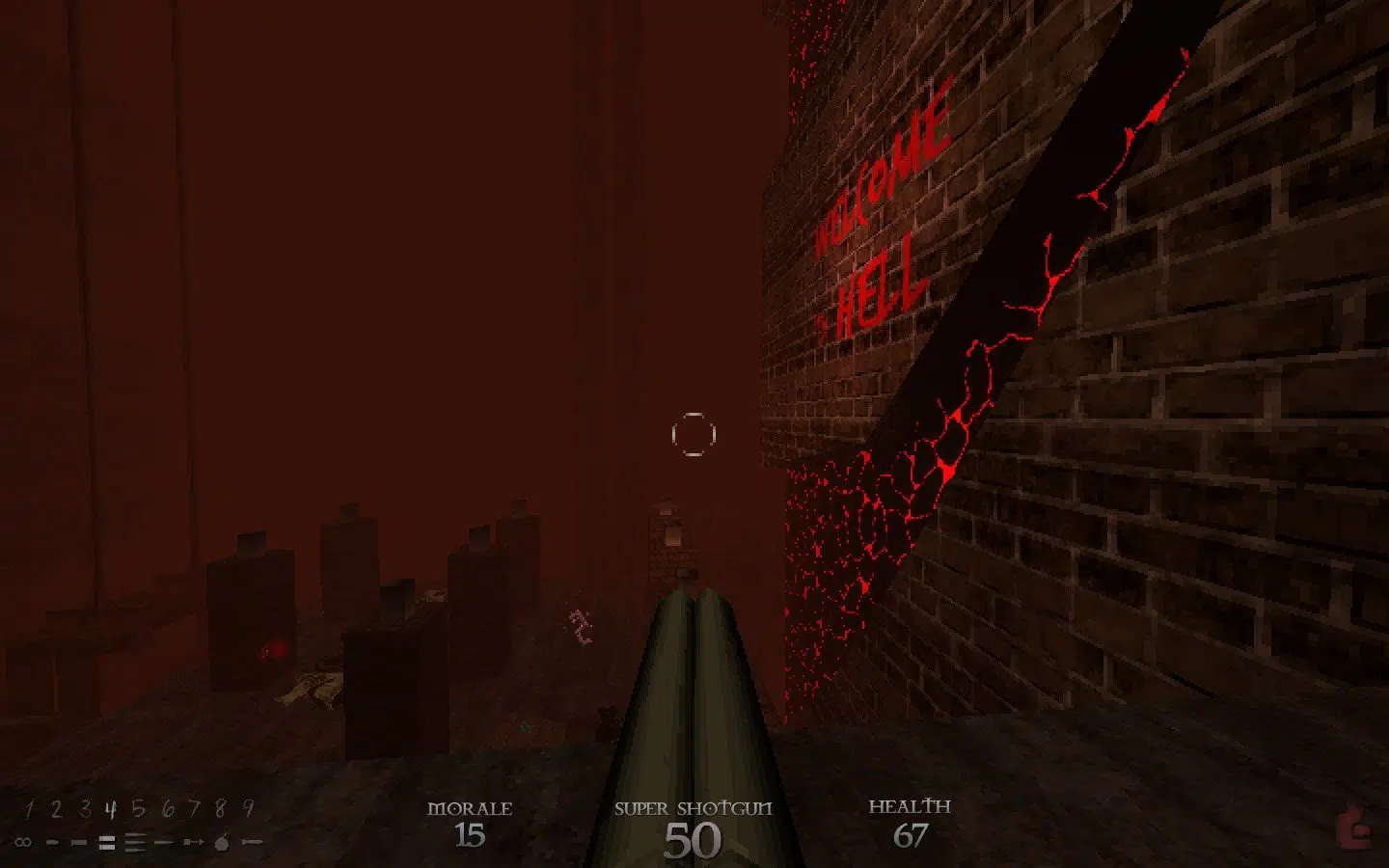Click the triple bullets ammo icon under slot 5

click(x=134, y=841)
